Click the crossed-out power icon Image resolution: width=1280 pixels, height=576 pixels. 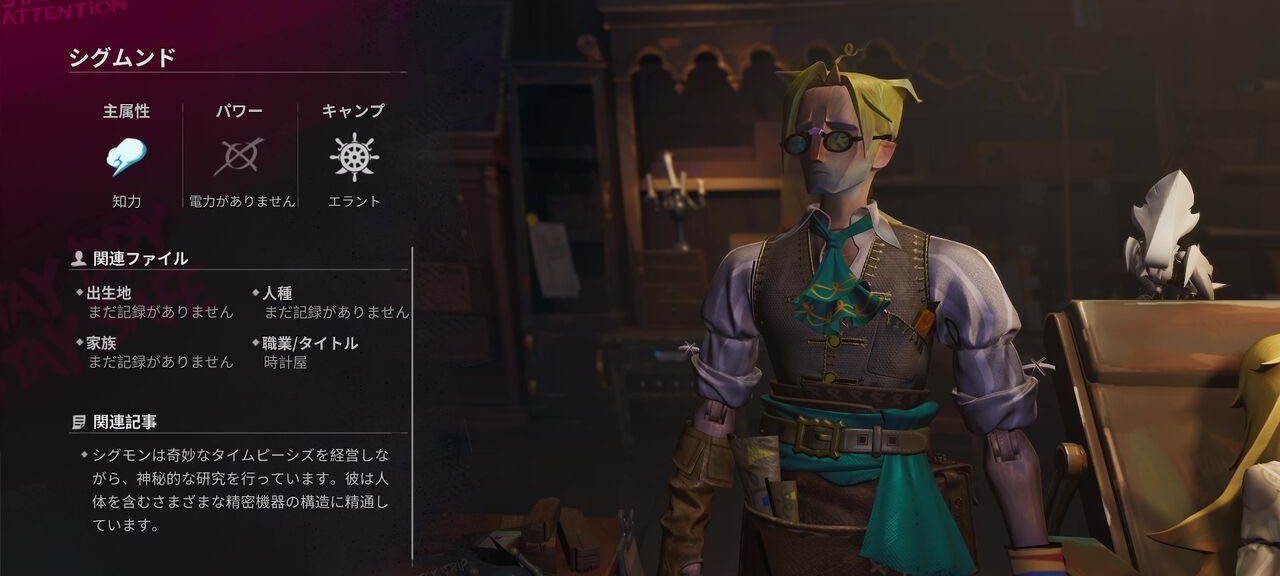[x=240, y=157]
